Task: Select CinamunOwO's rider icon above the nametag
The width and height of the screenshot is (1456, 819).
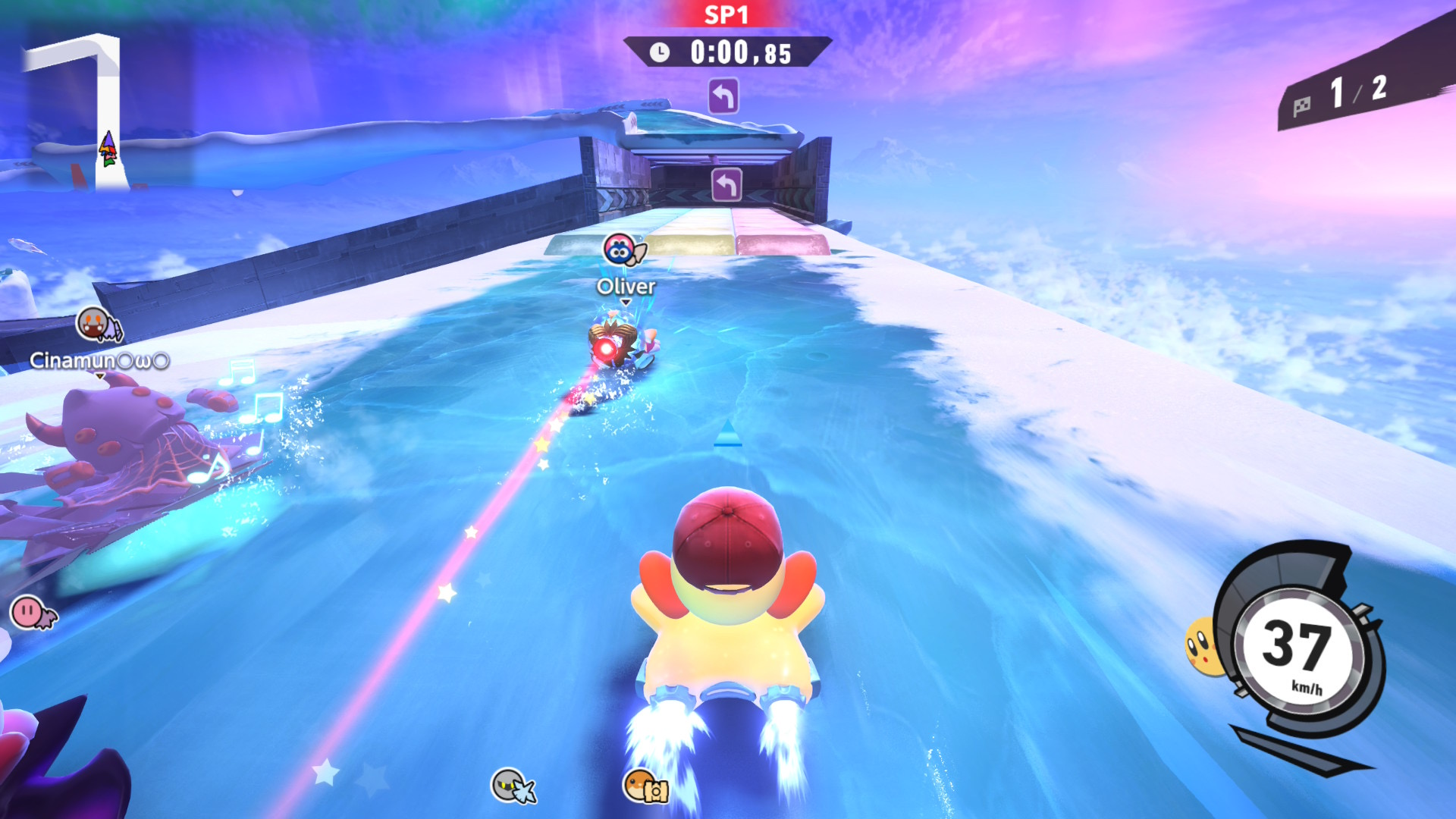Action: coord(98,325)
